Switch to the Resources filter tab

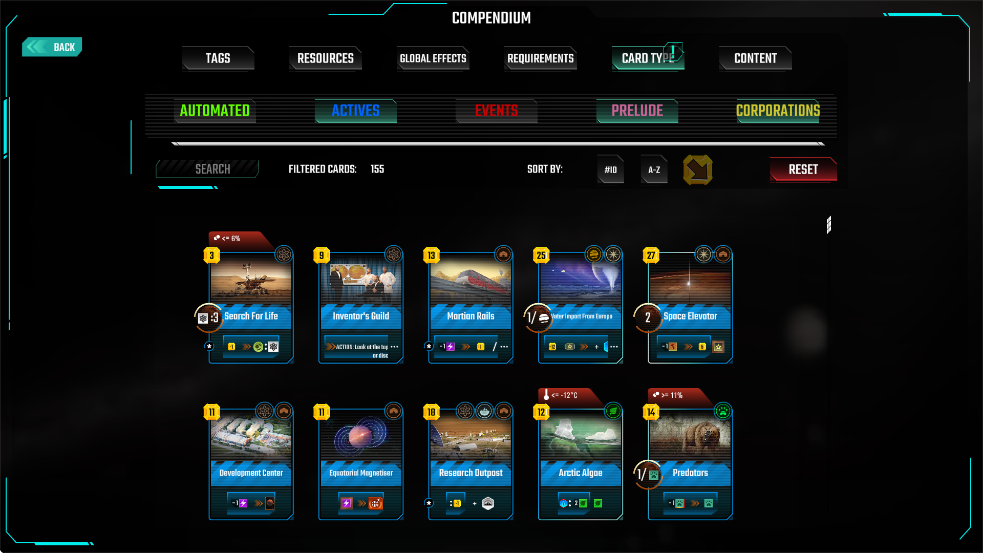(x=325, y=59)
